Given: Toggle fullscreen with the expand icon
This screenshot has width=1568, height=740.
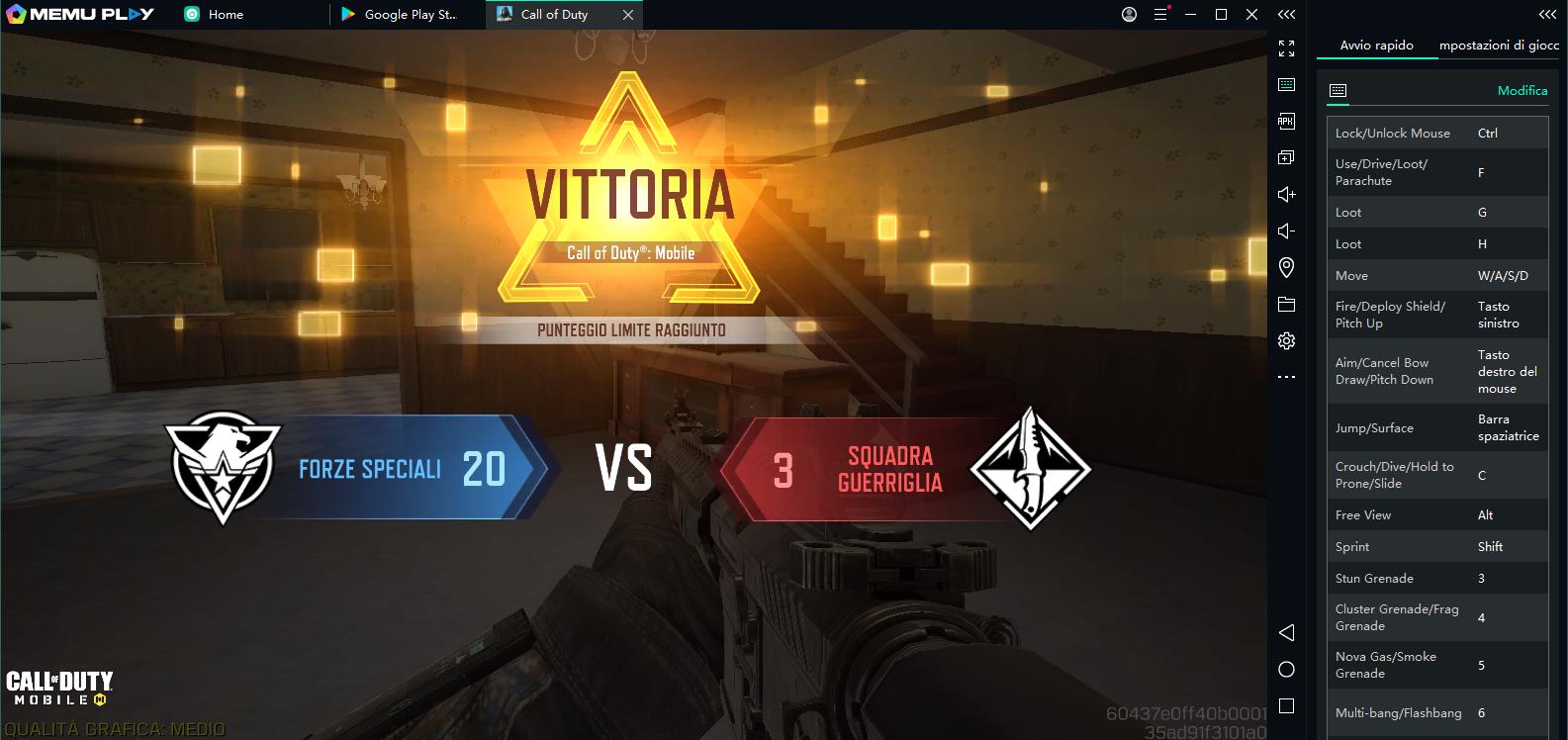Looking at the screenshot, I should click(x=1286, y=46).
